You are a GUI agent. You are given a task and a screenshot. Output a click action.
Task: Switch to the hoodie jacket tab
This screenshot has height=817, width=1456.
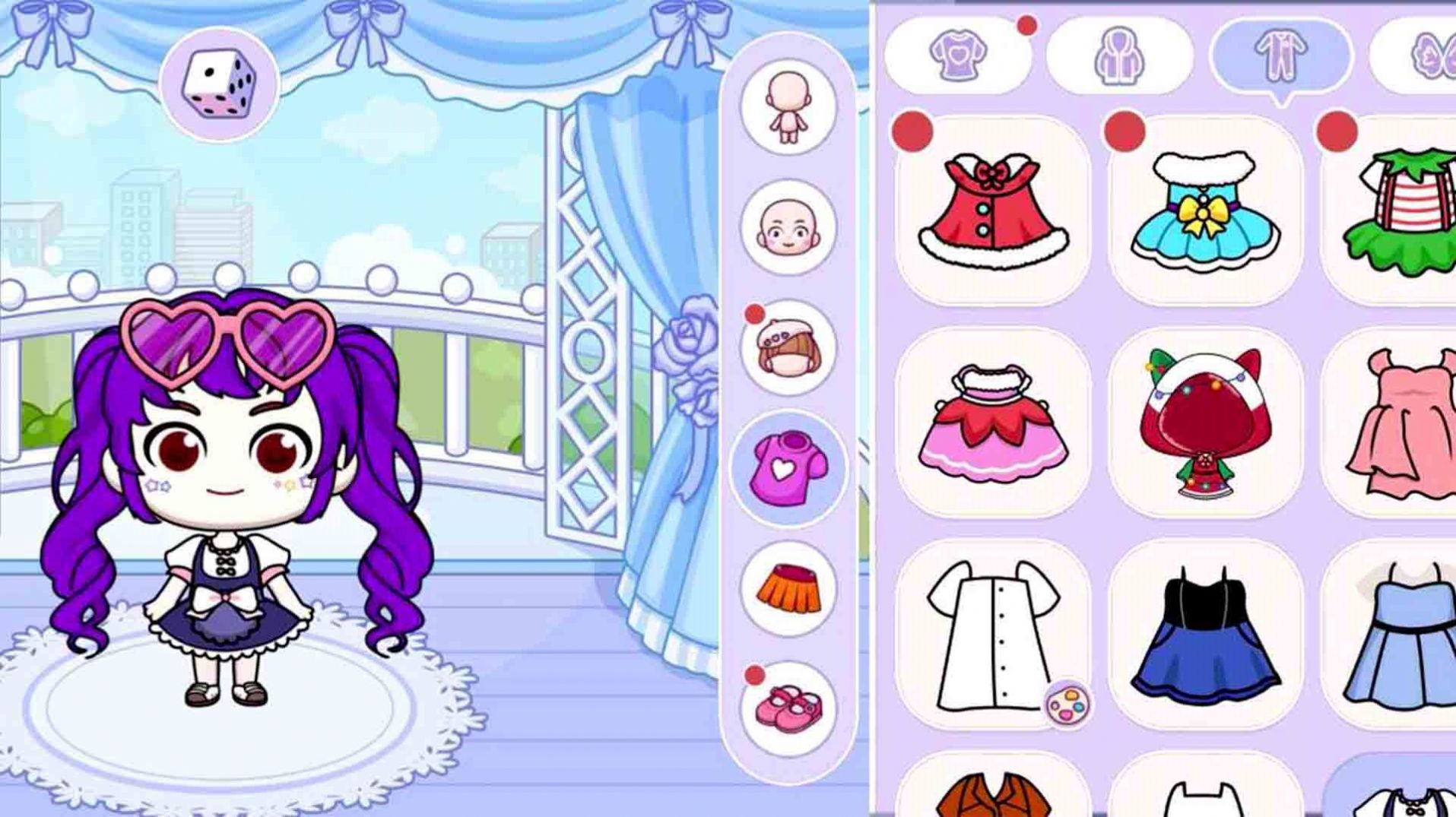(x=1119, y=55)
